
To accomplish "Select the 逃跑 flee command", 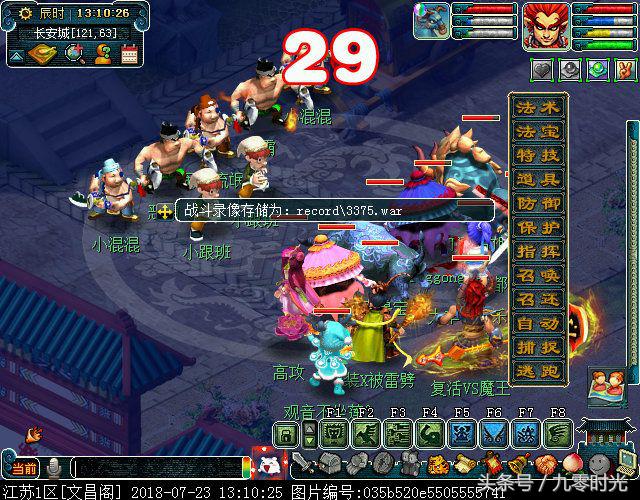I will (538, 371).
